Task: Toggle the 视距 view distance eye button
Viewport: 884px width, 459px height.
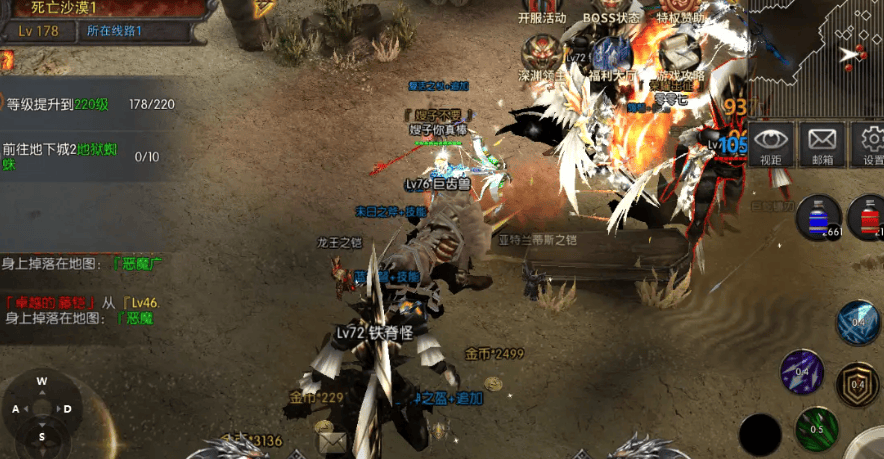Action: (771, 145)
